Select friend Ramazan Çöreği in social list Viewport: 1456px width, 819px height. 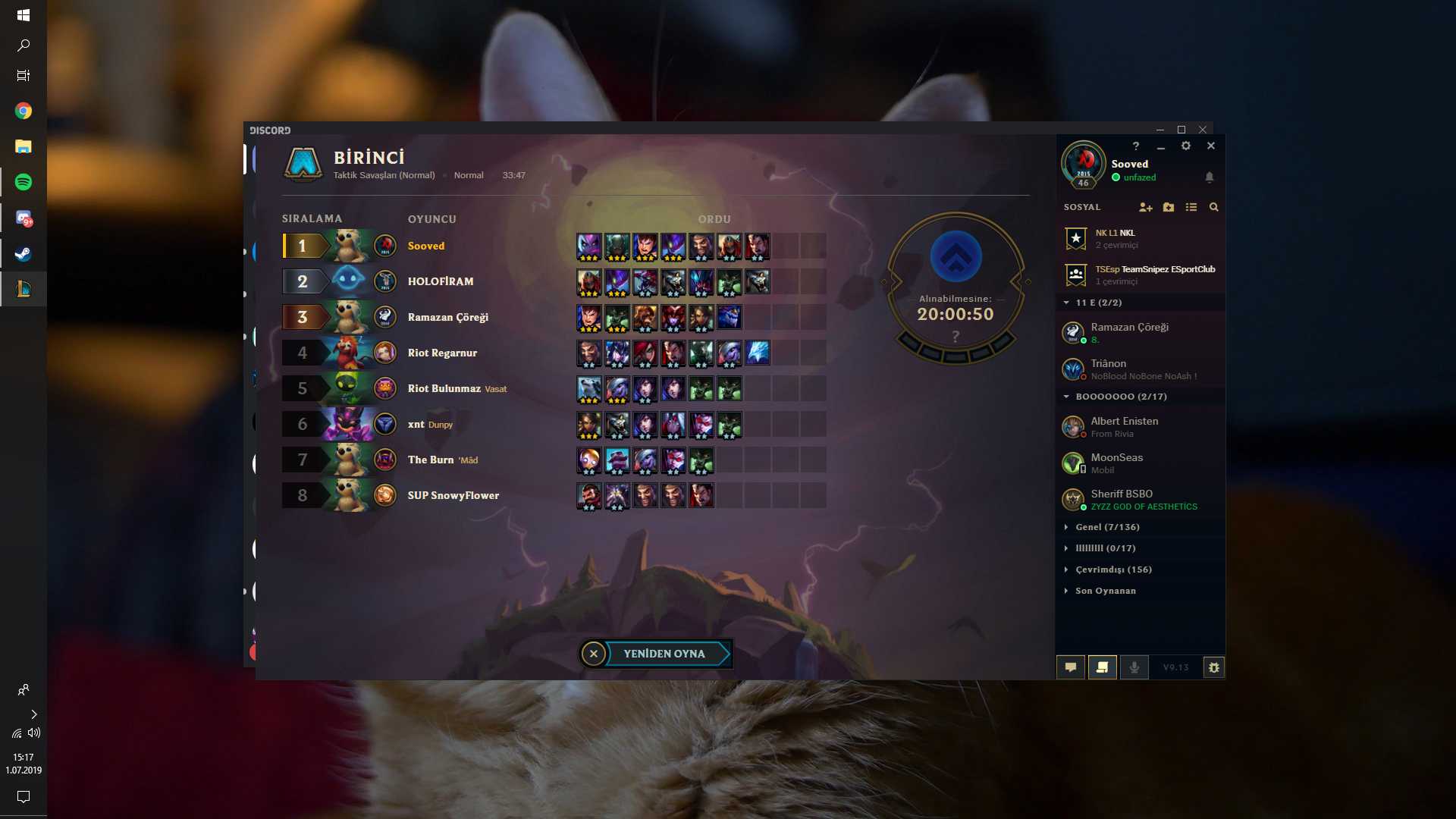[x=1129, y=332]
